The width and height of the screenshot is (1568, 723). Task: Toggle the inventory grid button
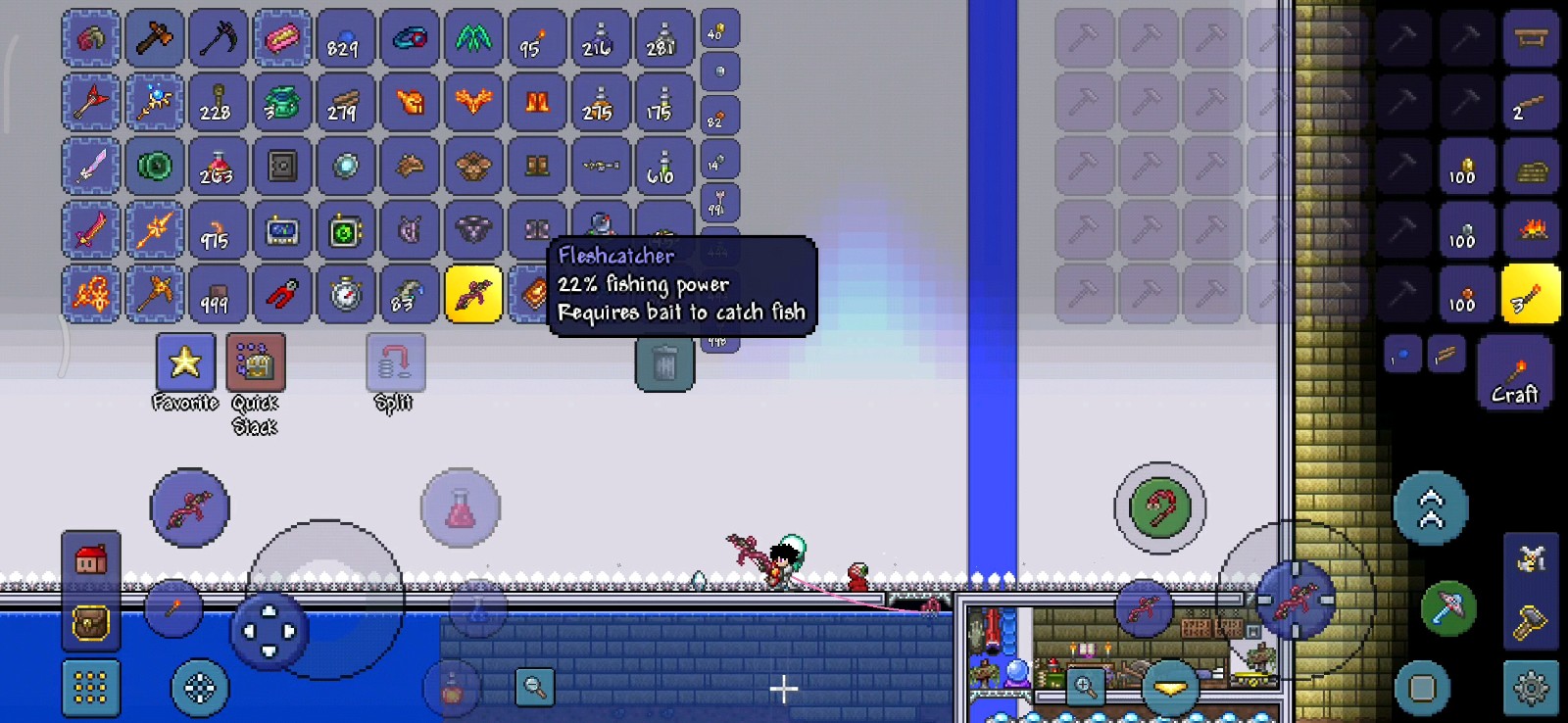pos(91,688)
